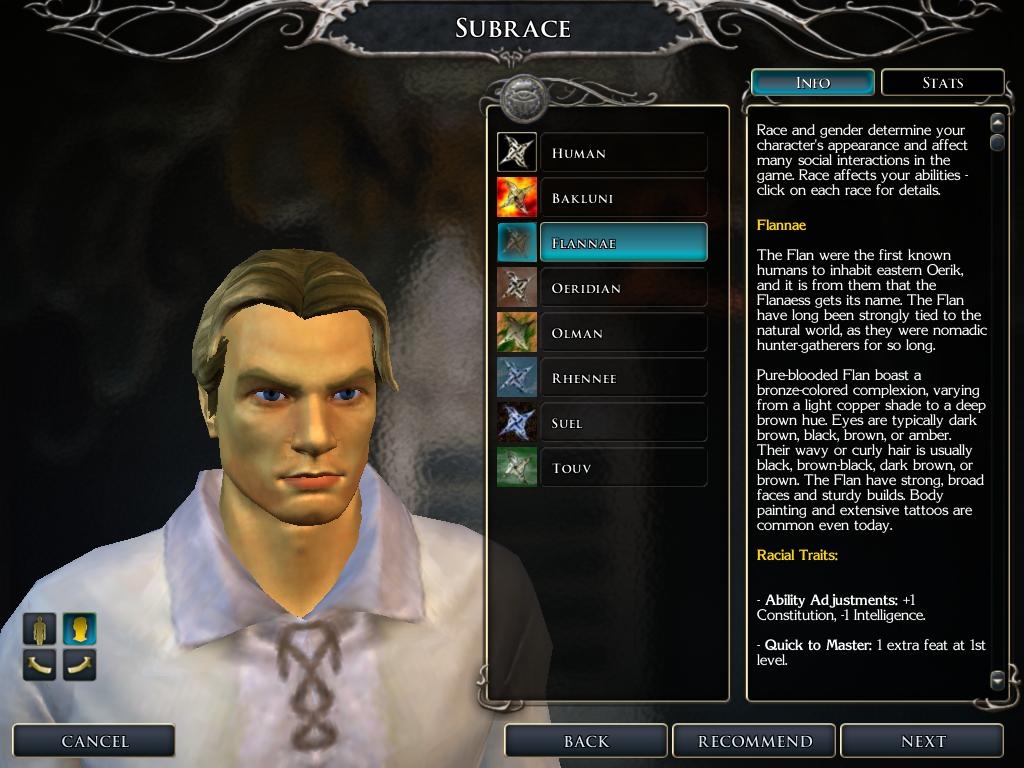Pick the Oeridian subrace

click(623, 288)
